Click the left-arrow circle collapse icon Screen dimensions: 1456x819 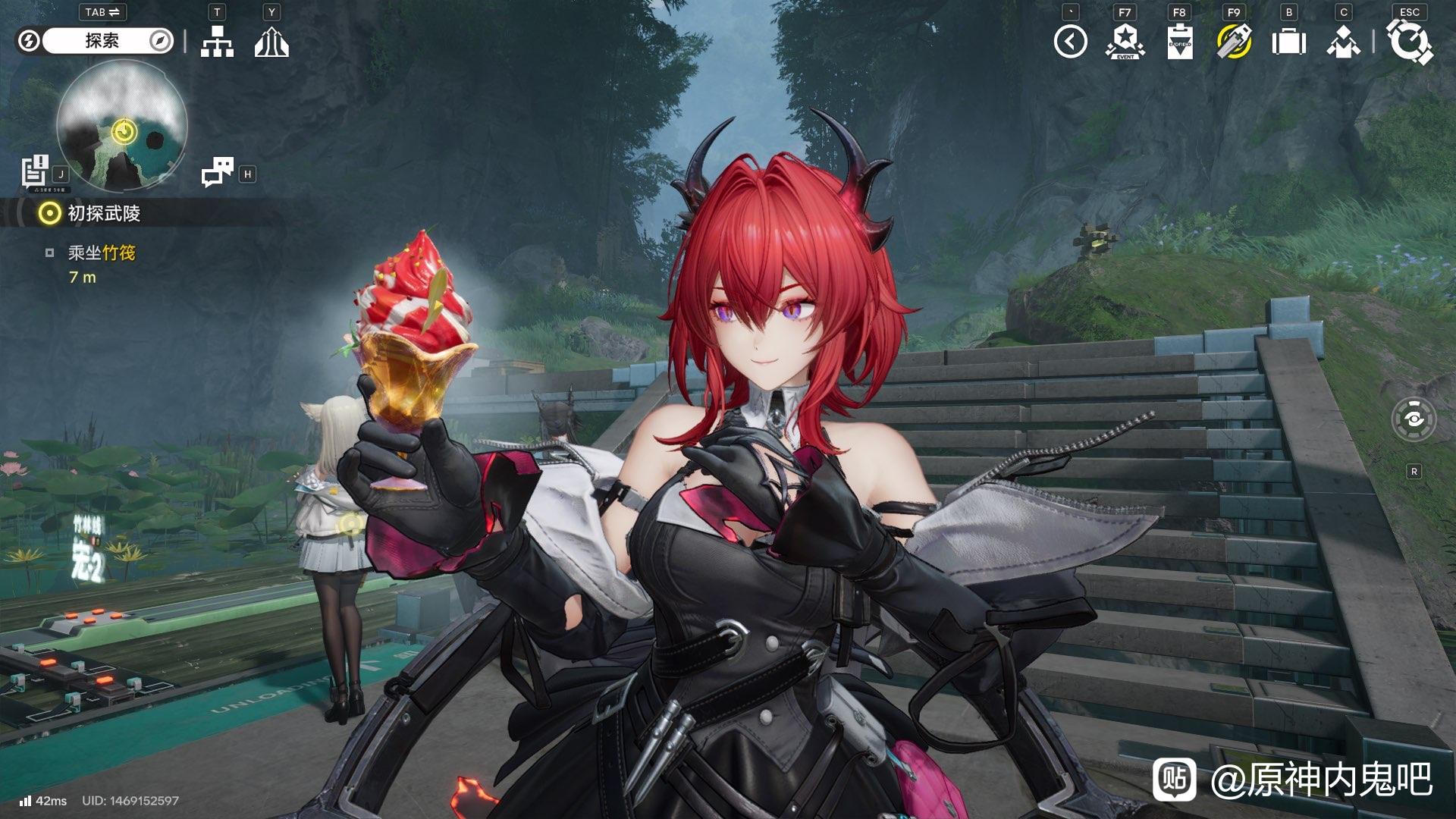tap(1070, 42)
